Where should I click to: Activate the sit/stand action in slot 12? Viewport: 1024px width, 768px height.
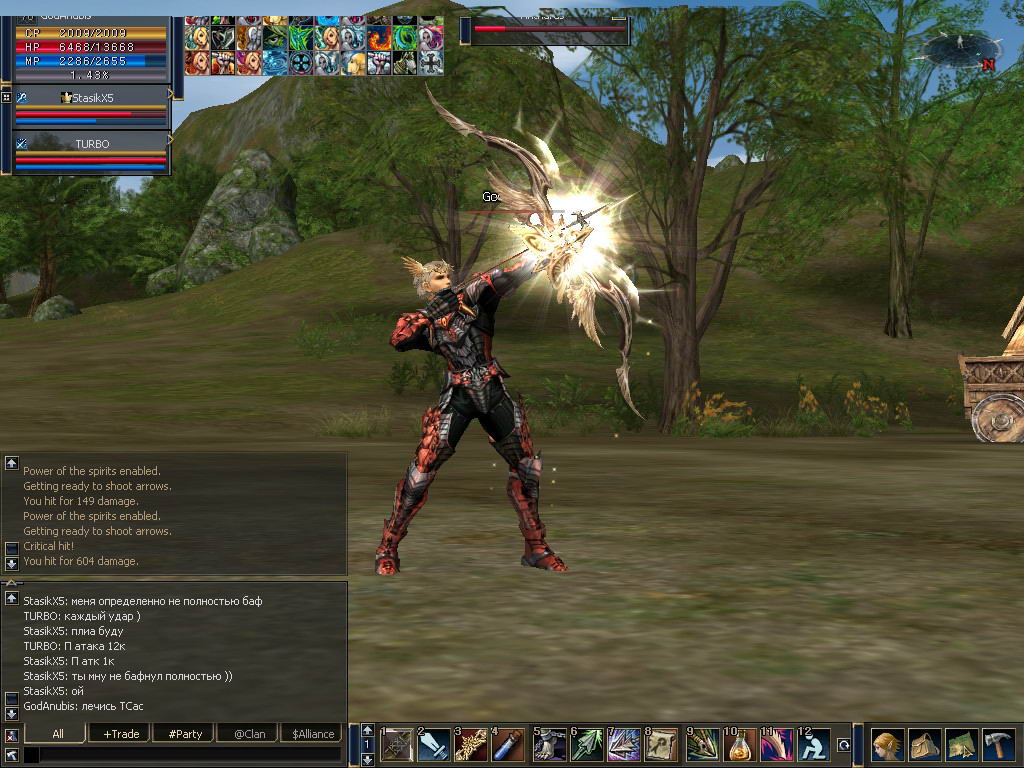pos(816,745)
